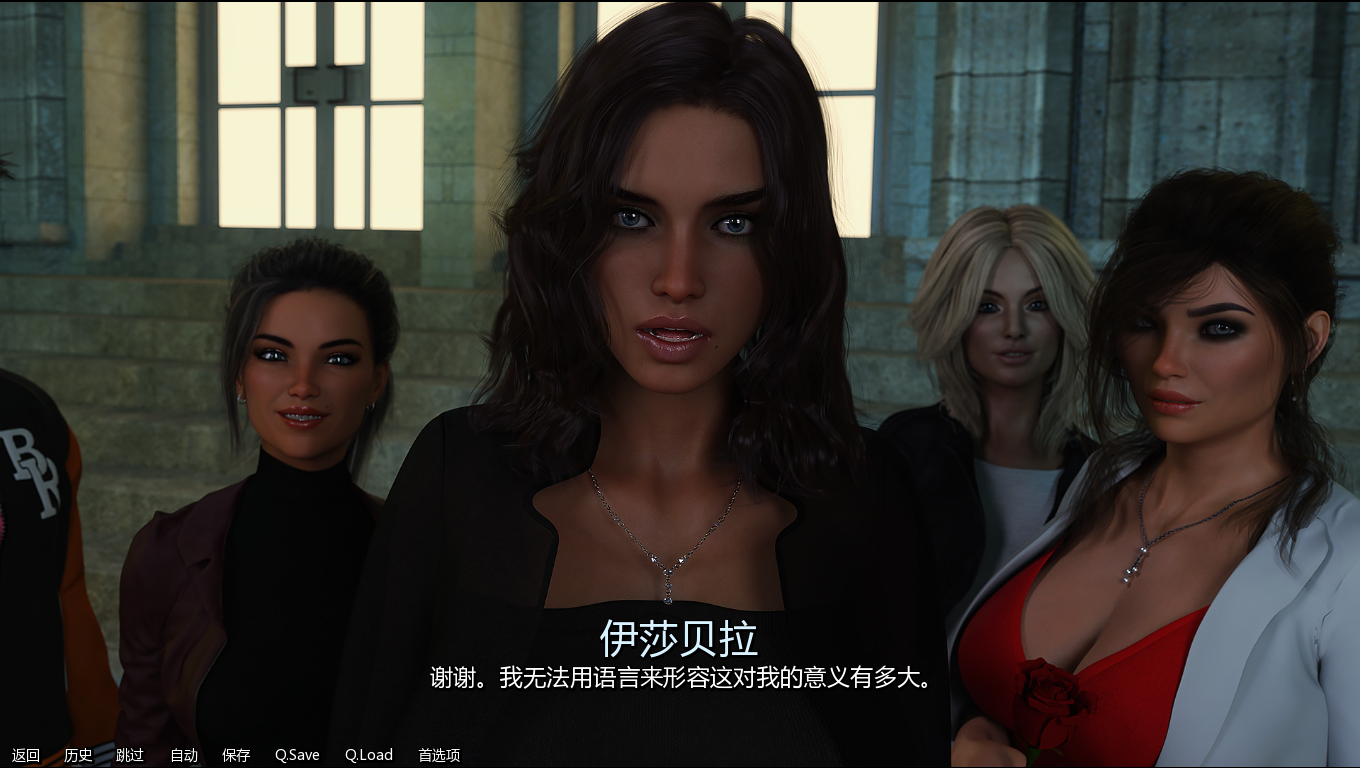
Task: Enable 跳过 skip mode
Action: coord(128,755)
